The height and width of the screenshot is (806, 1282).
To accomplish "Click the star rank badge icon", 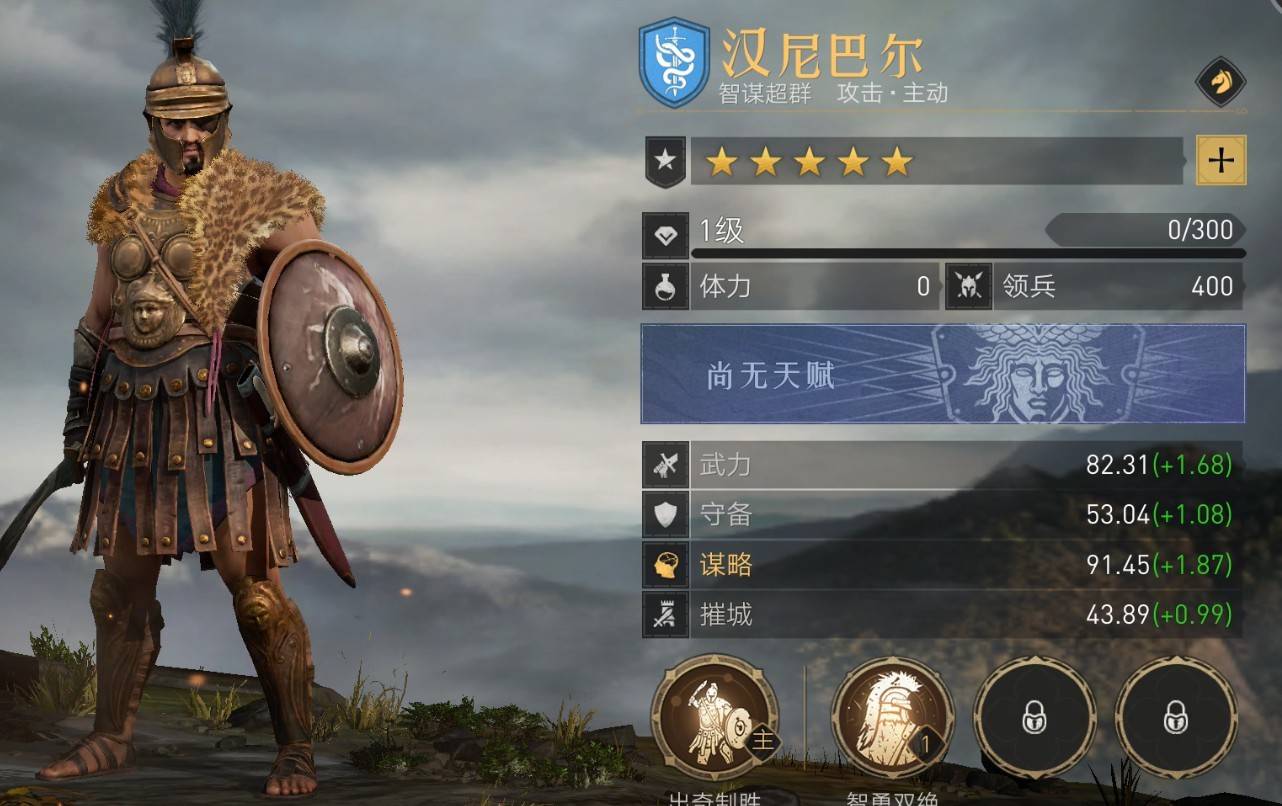I will 665,161.
